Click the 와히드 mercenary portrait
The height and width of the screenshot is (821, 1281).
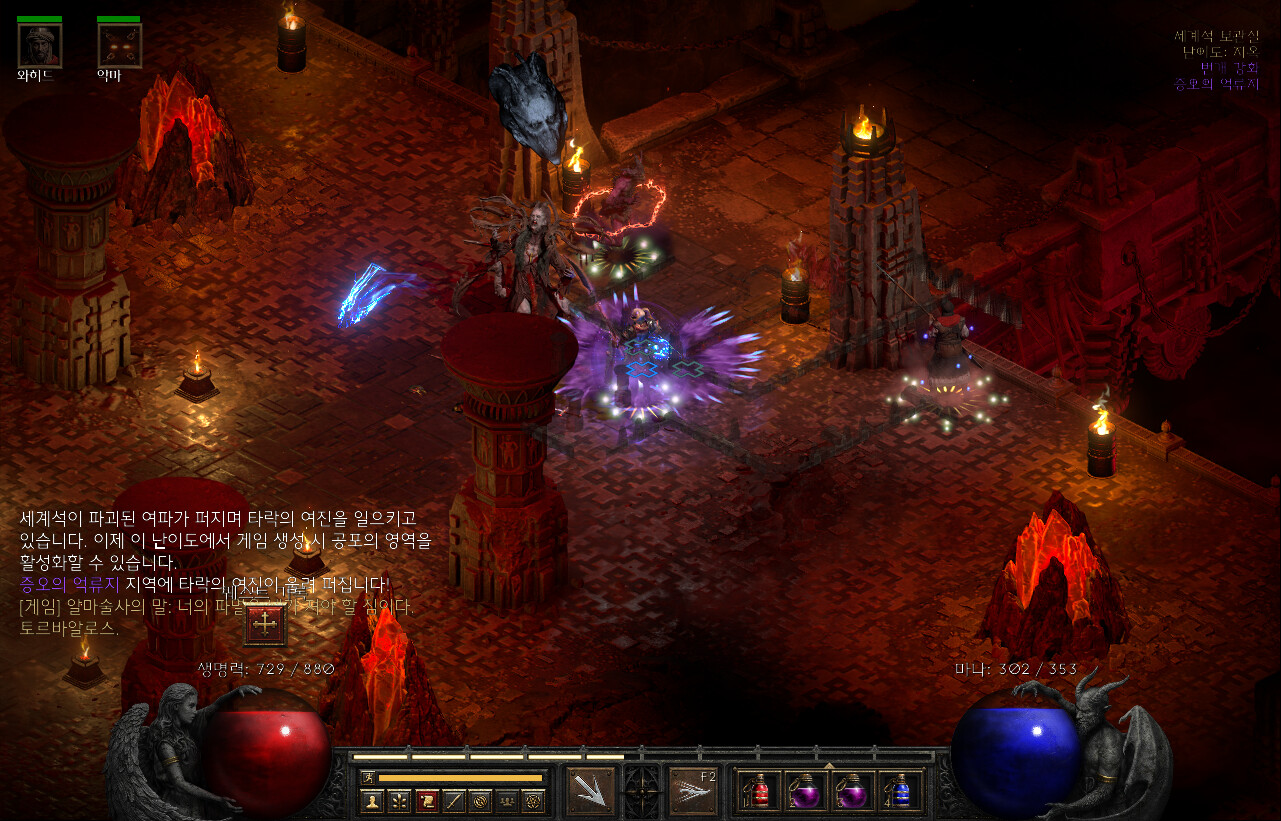(40, 46)
